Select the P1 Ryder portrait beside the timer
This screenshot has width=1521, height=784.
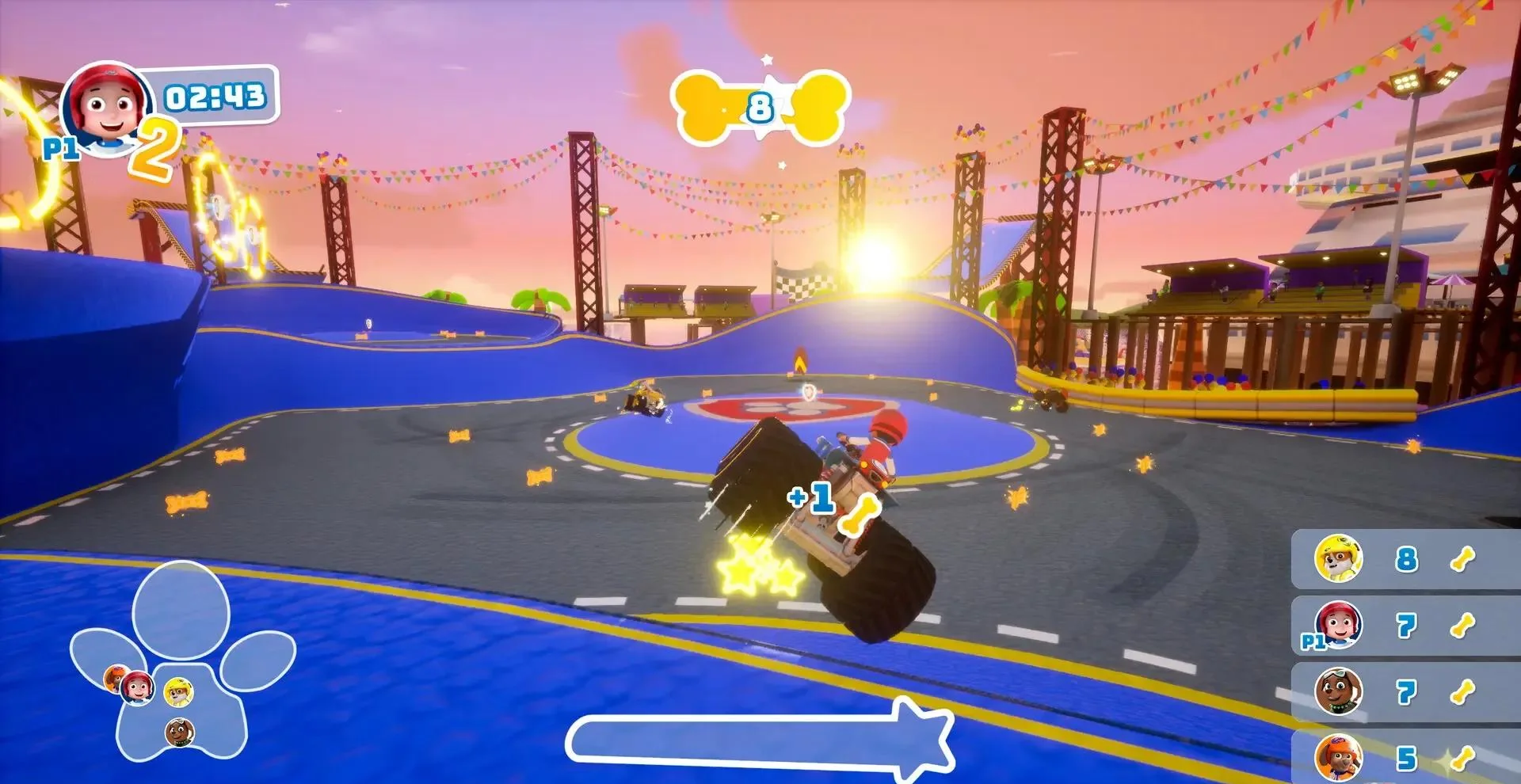tap(107, 111)
